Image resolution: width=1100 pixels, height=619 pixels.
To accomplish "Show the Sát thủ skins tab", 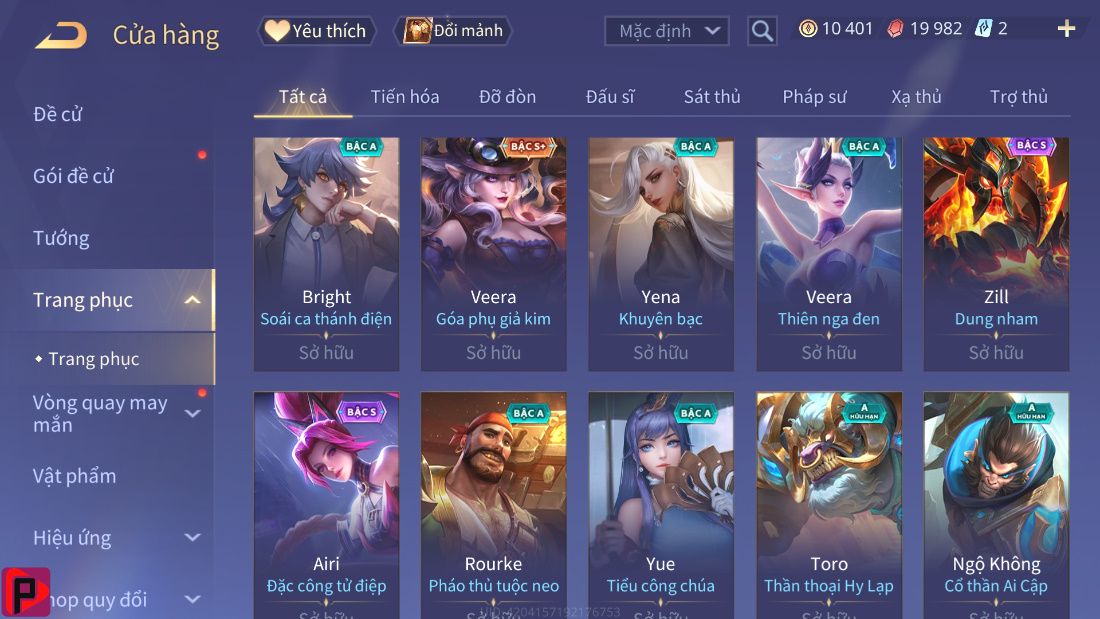I will coord(712,97).
